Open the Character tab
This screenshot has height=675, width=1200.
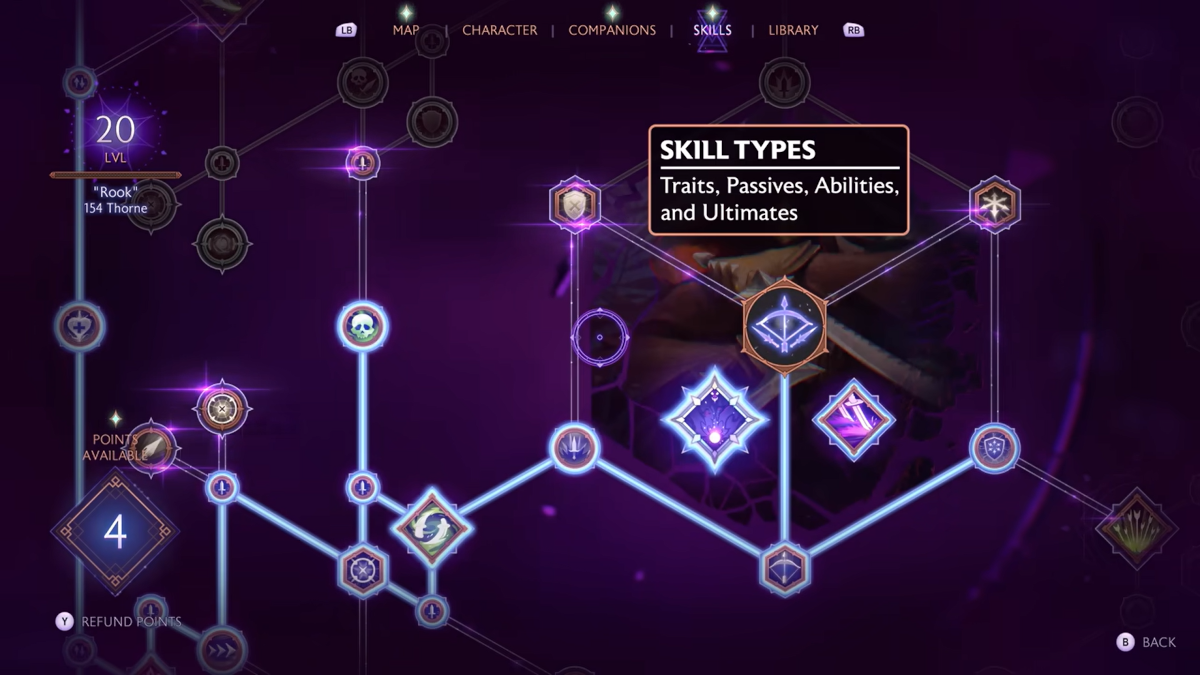click(x=499, y=30)
